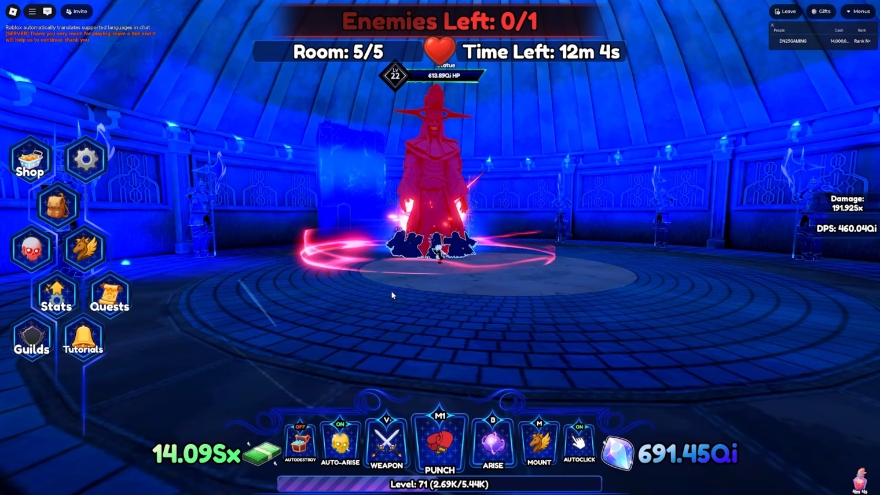Use the Arise purple orb ability
This screenshot has width=880, height=495.
[492, 443]
